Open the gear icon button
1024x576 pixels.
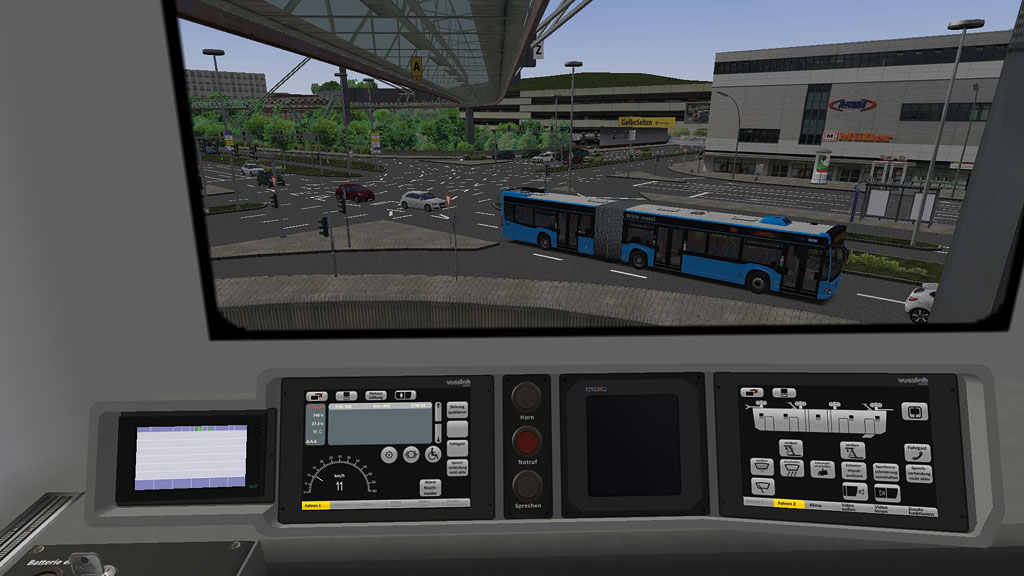tap(388, 454)
